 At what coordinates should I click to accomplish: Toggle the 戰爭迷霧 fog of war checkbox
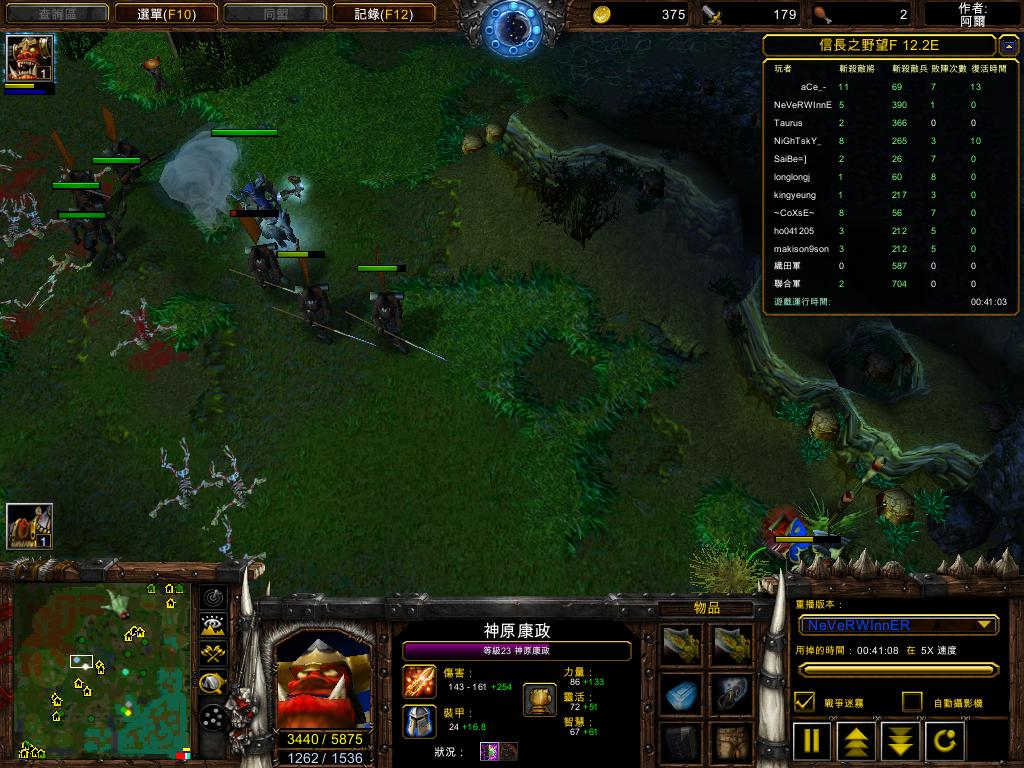click(804, 702)
